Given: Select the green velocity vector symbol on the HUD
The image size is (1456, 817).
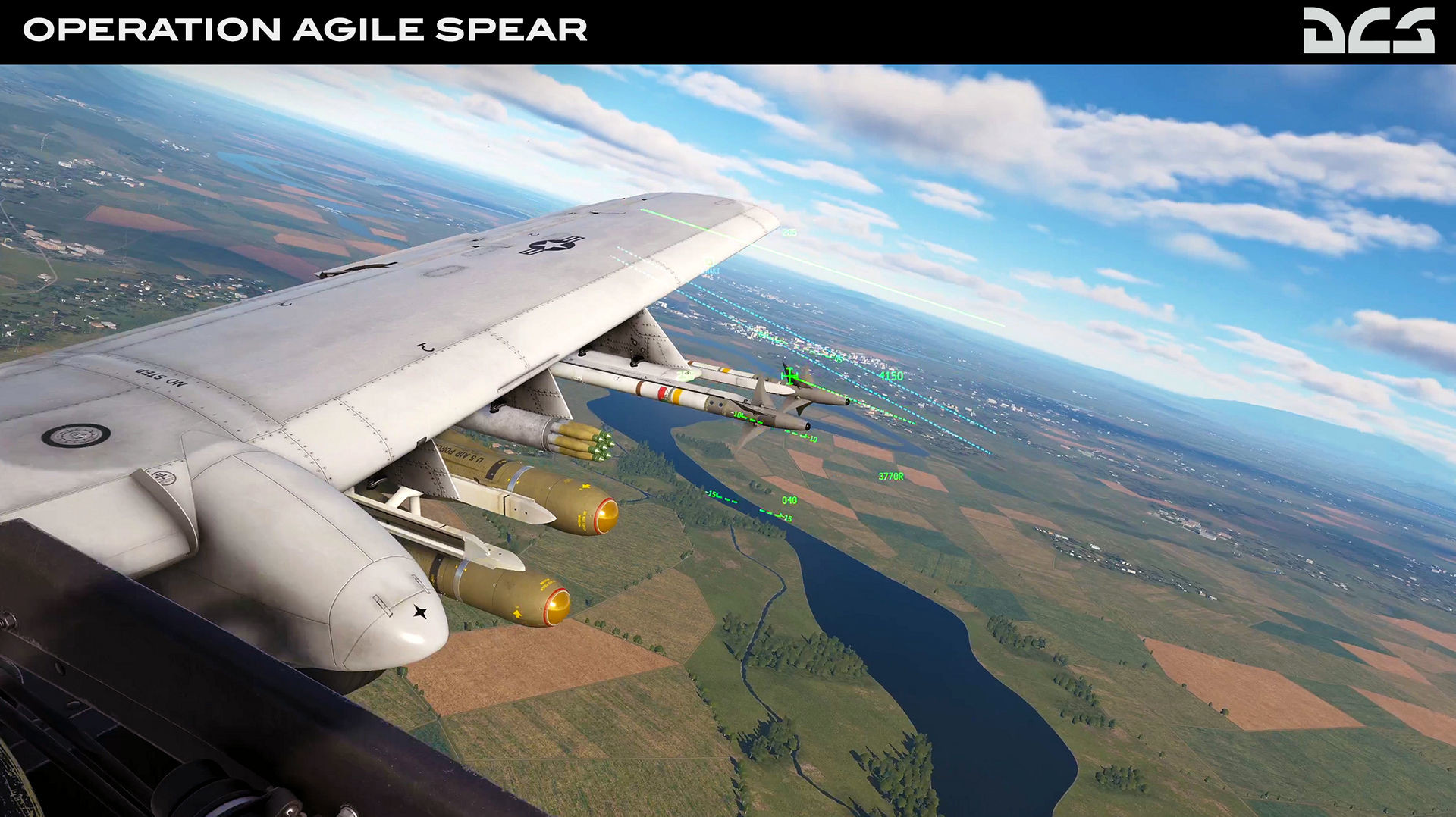Looking at the screenshot, I should pyautogui.click(x=789, y=374).
